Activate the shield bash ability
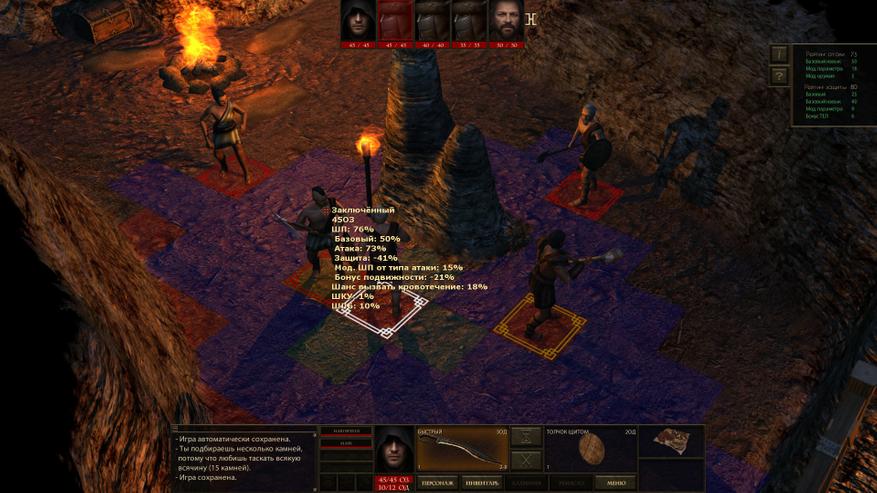Screen dimensions: 877x493 pyautogui.click(x=591, y=450)
